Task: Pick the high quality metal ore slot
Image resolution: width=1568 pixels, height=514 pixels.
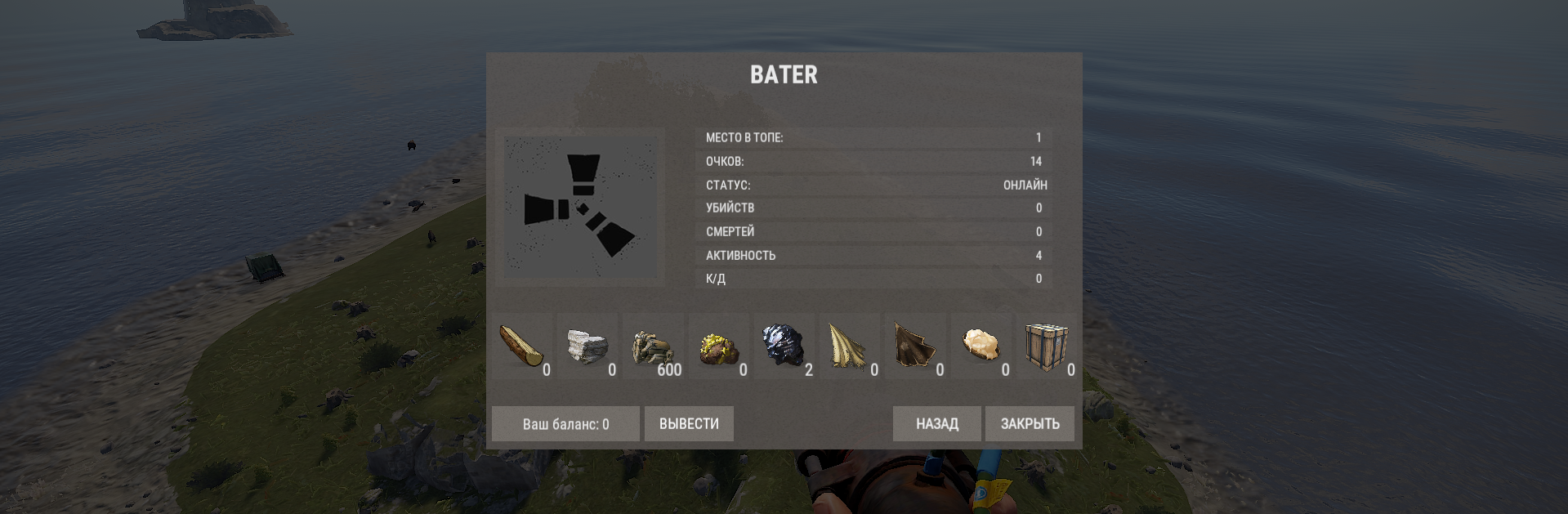Action: tap(785, 346)
